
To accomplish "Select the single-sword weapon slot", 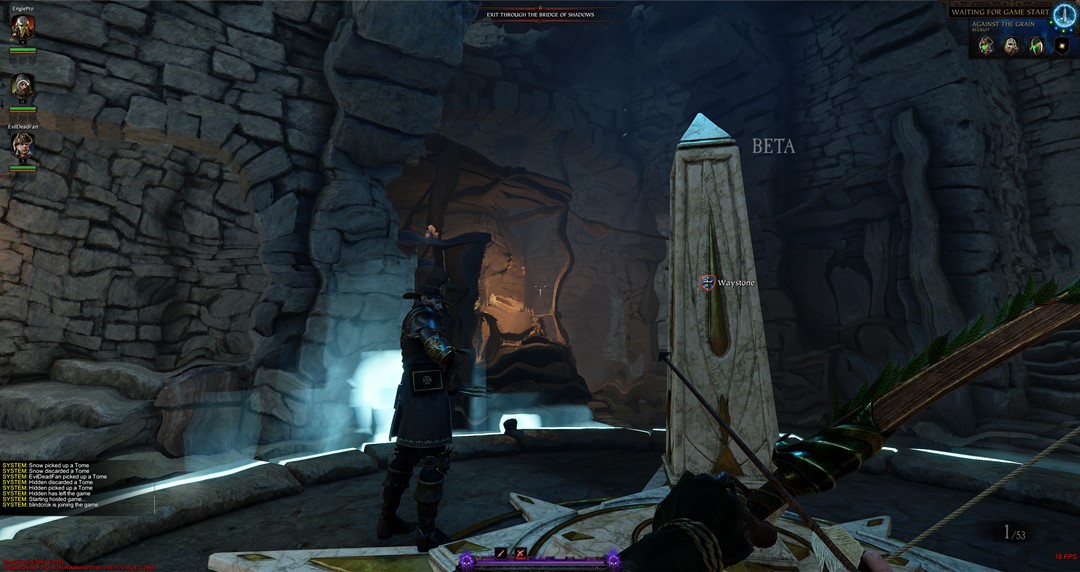I will click(501, 553).
